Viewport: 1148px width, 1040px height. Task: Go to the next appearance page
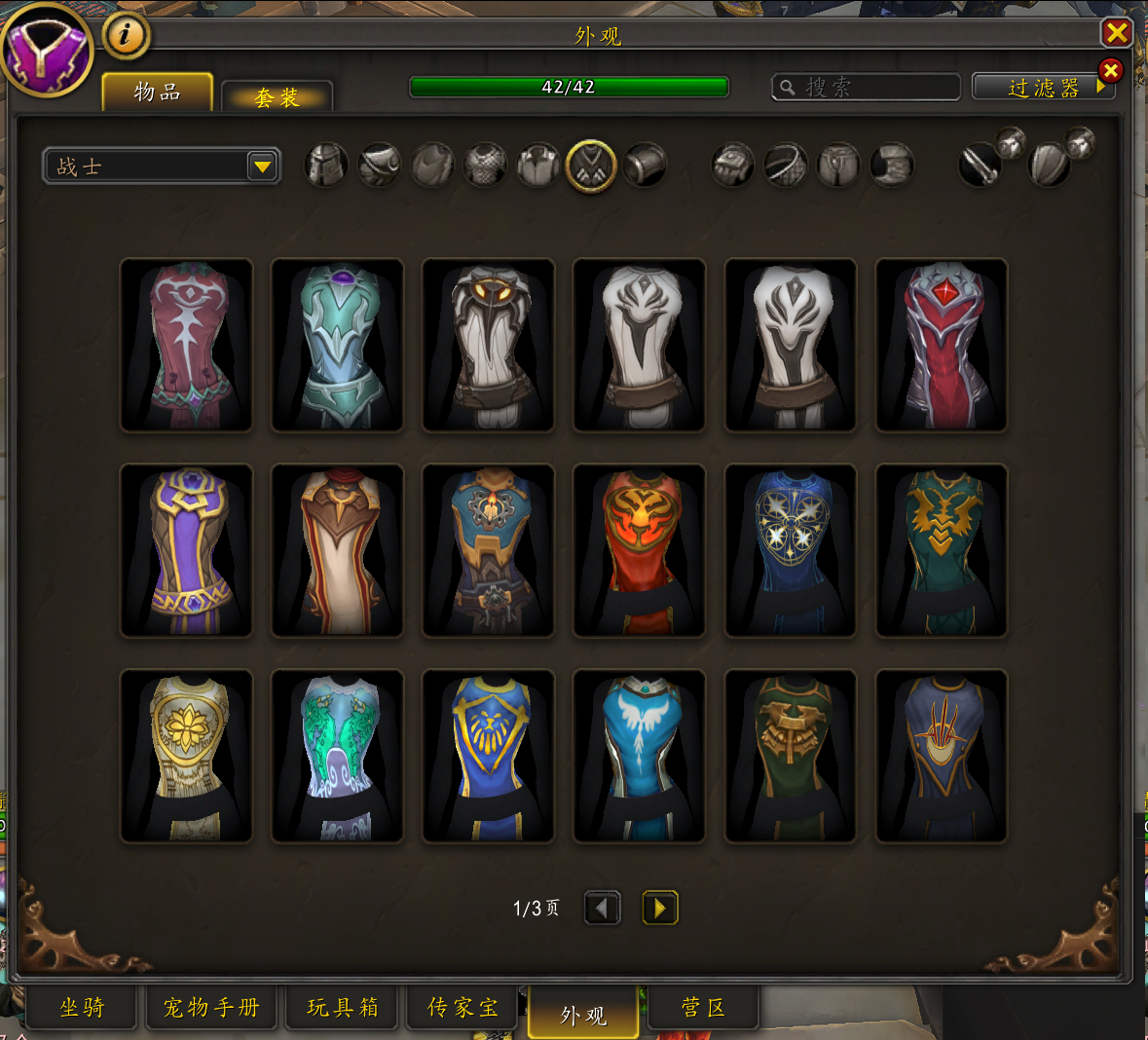[659, 909]
